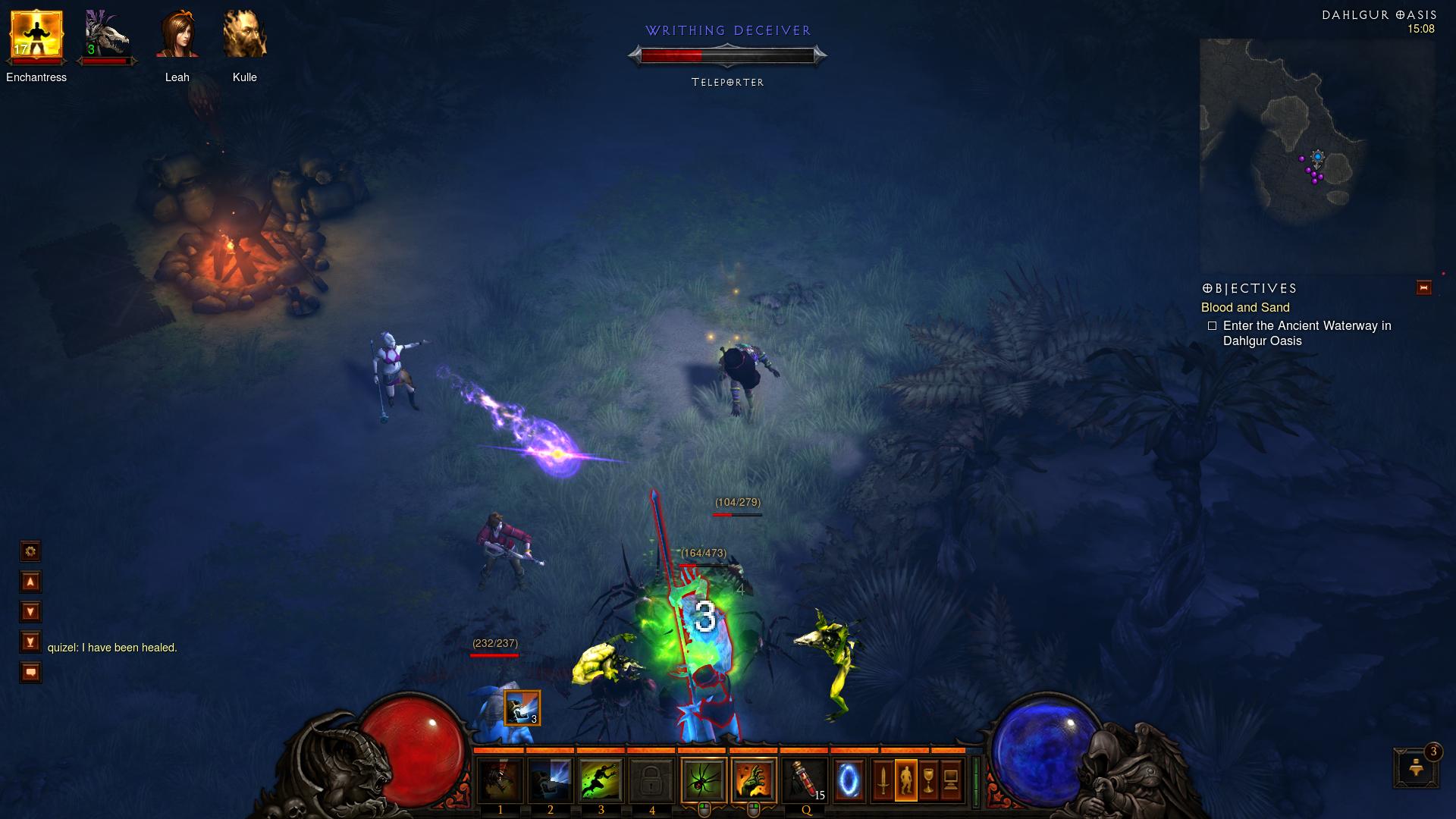Drink the health potion
The height and width of the screenshot is (819, 1456).
pos(805,780)
